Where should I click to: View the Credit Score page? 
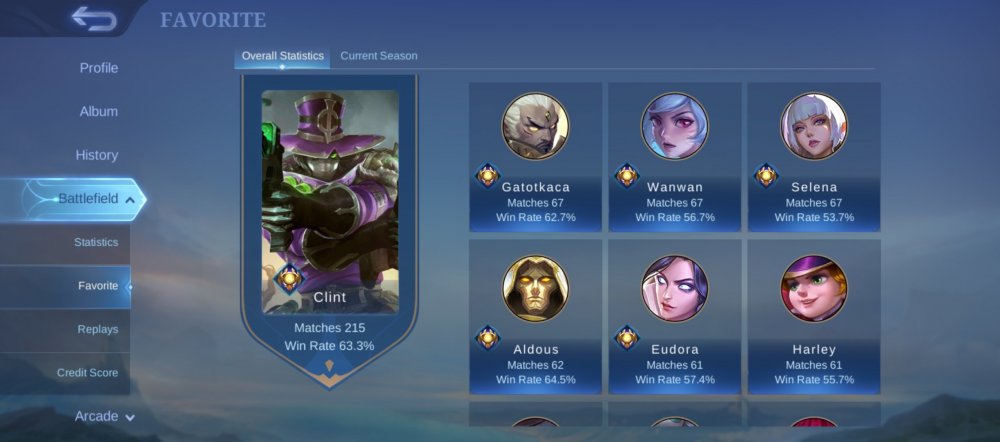click(x=87, y=373)
